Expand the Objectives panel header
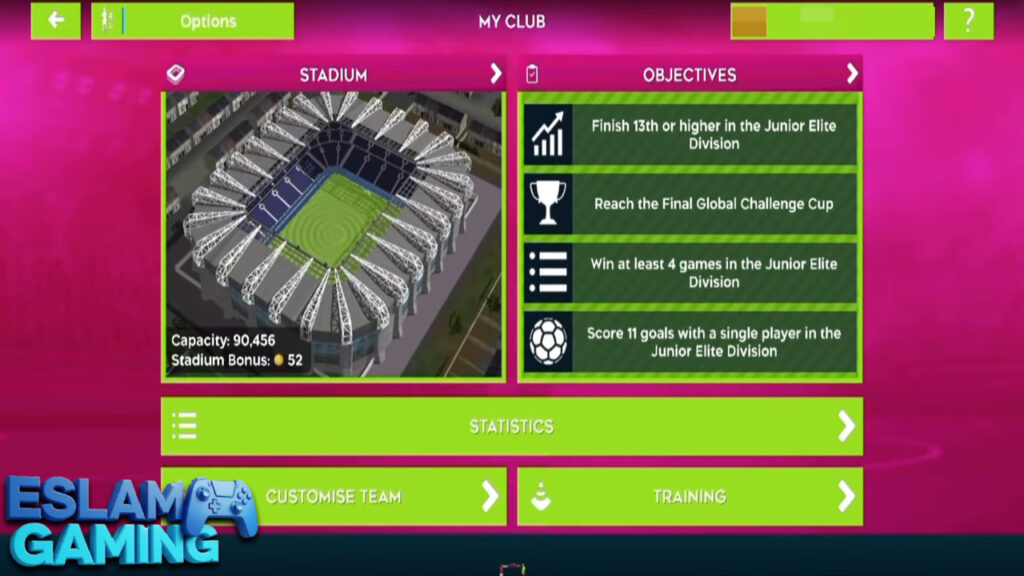Viewport: 1024px width, 576px height. [690, 74]
